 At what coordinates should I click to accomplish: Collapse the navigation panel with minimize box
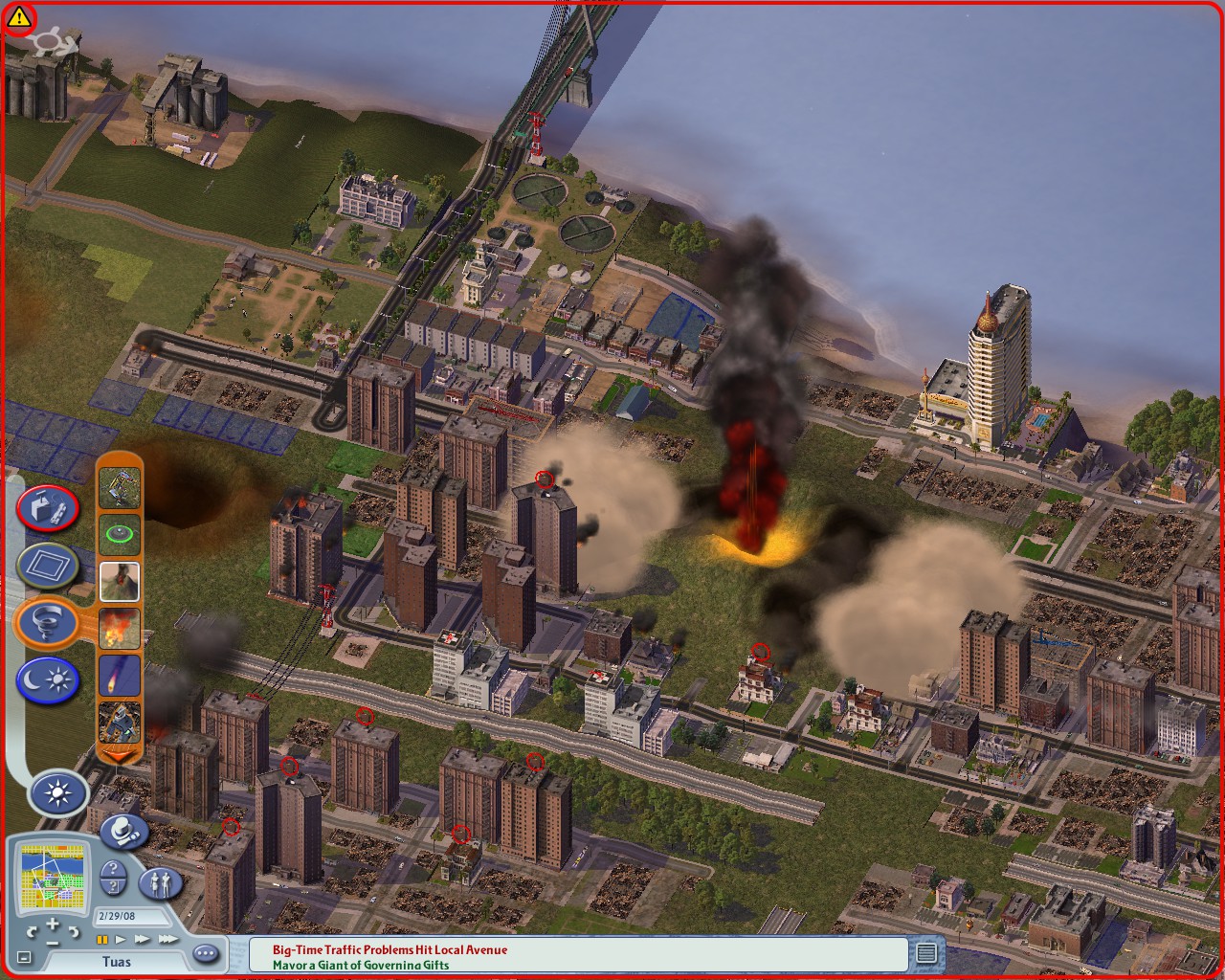[24, 956]
